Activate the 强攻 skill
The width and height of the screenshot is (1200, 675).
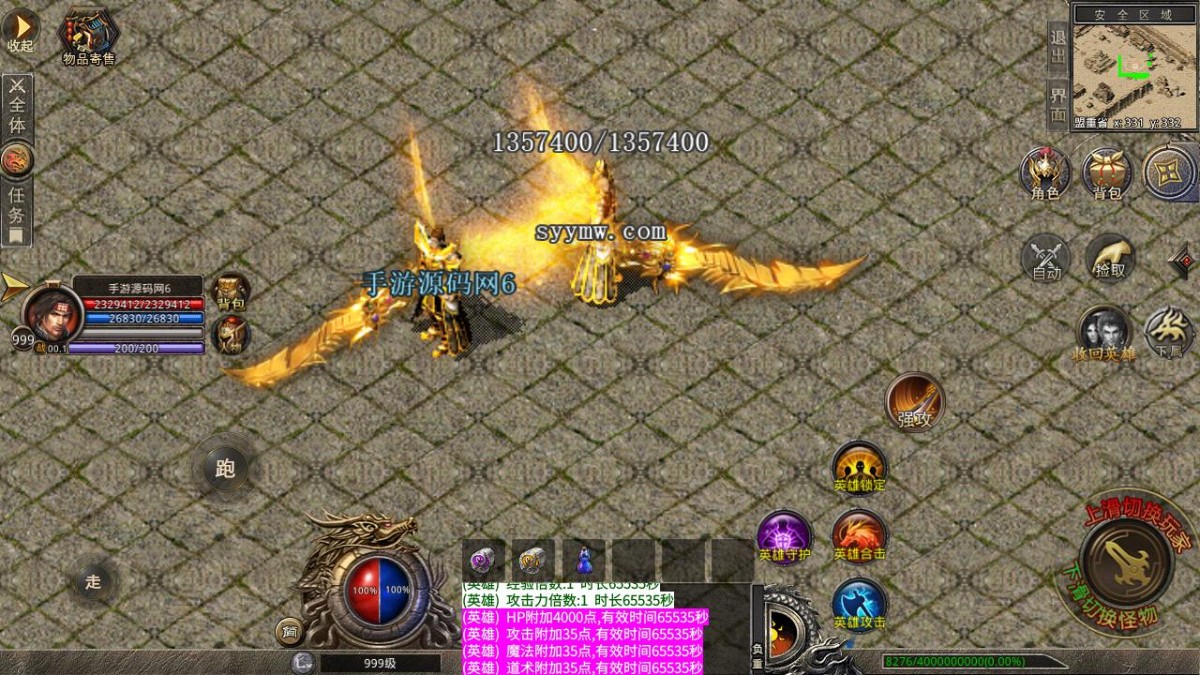coord(914,402)
